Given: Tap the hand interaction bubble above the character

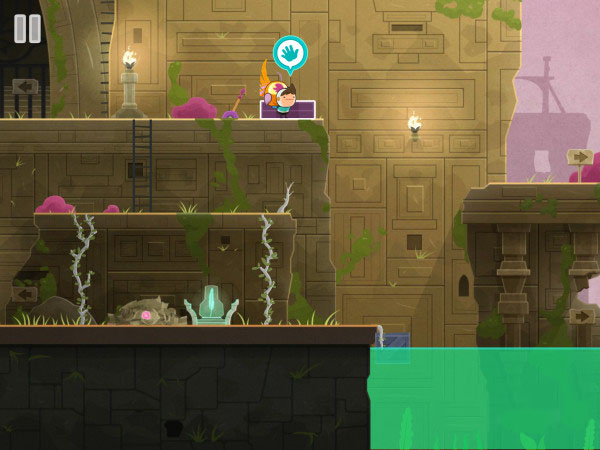Looking at the screenshot, I should 290,53.
